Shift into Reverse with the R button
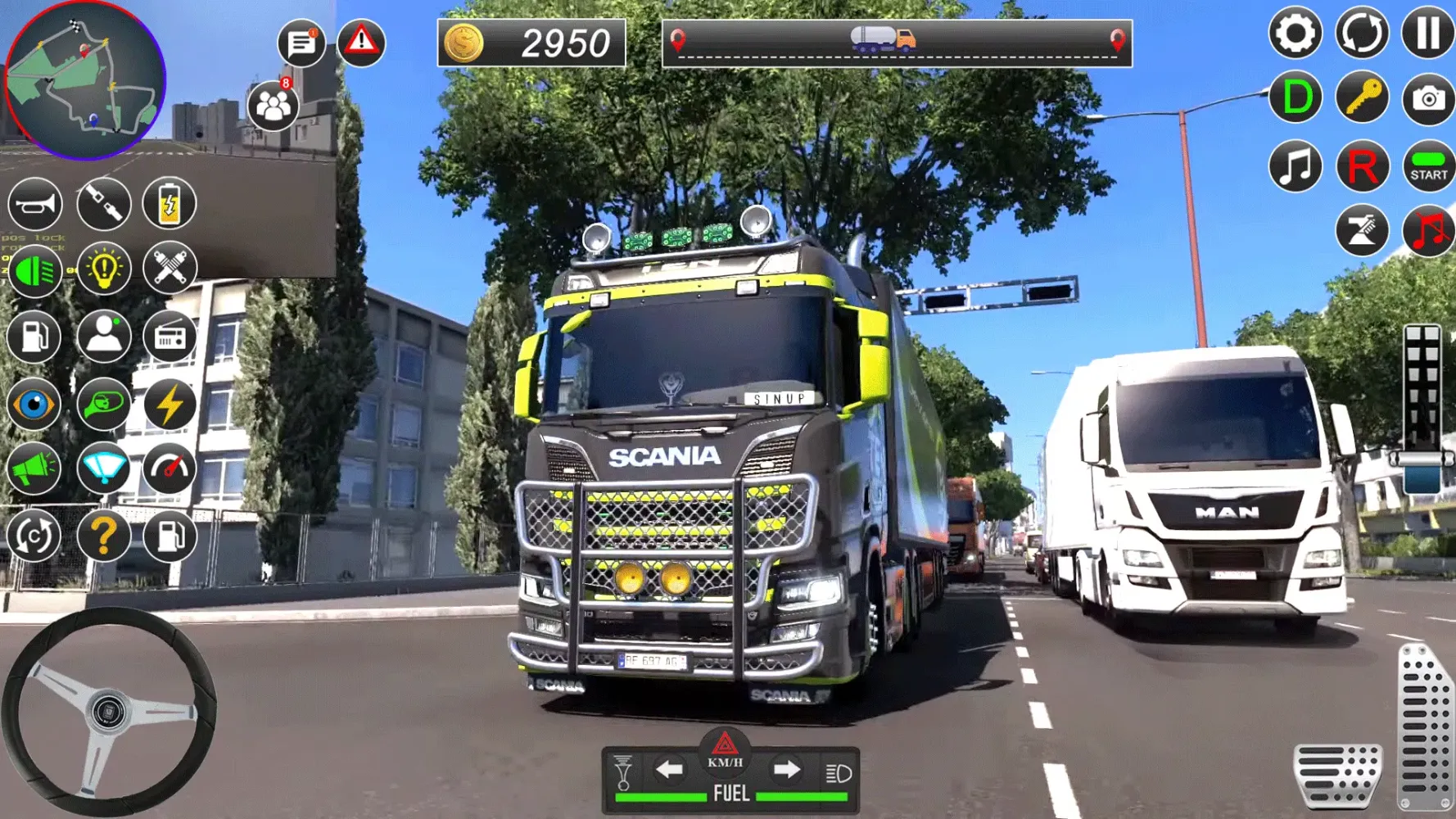The image size is (1456, 819). (1361, 164)
